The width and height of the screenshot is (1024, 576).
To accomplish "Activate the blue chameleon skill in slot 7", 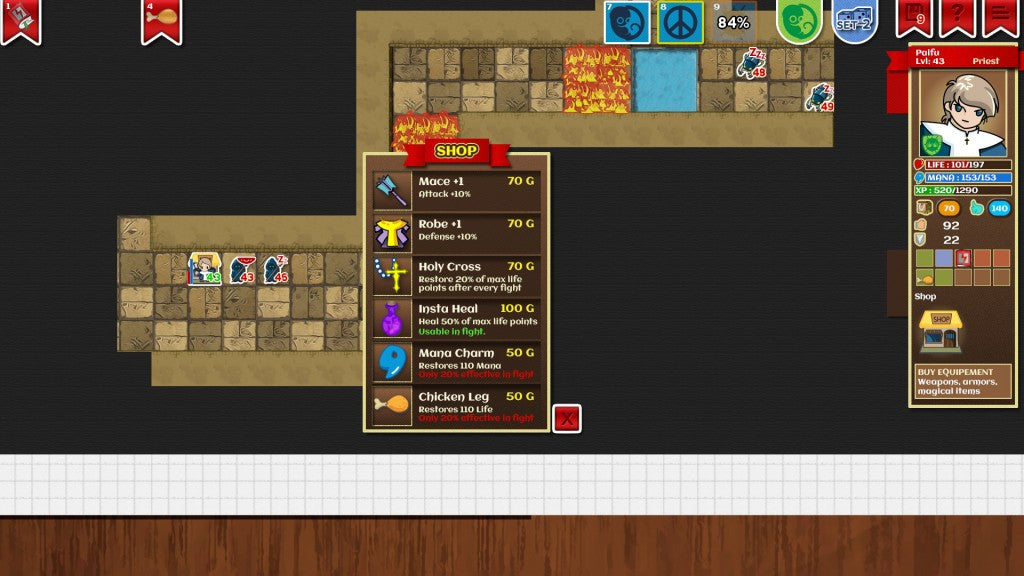I will [x=627, y=22].
